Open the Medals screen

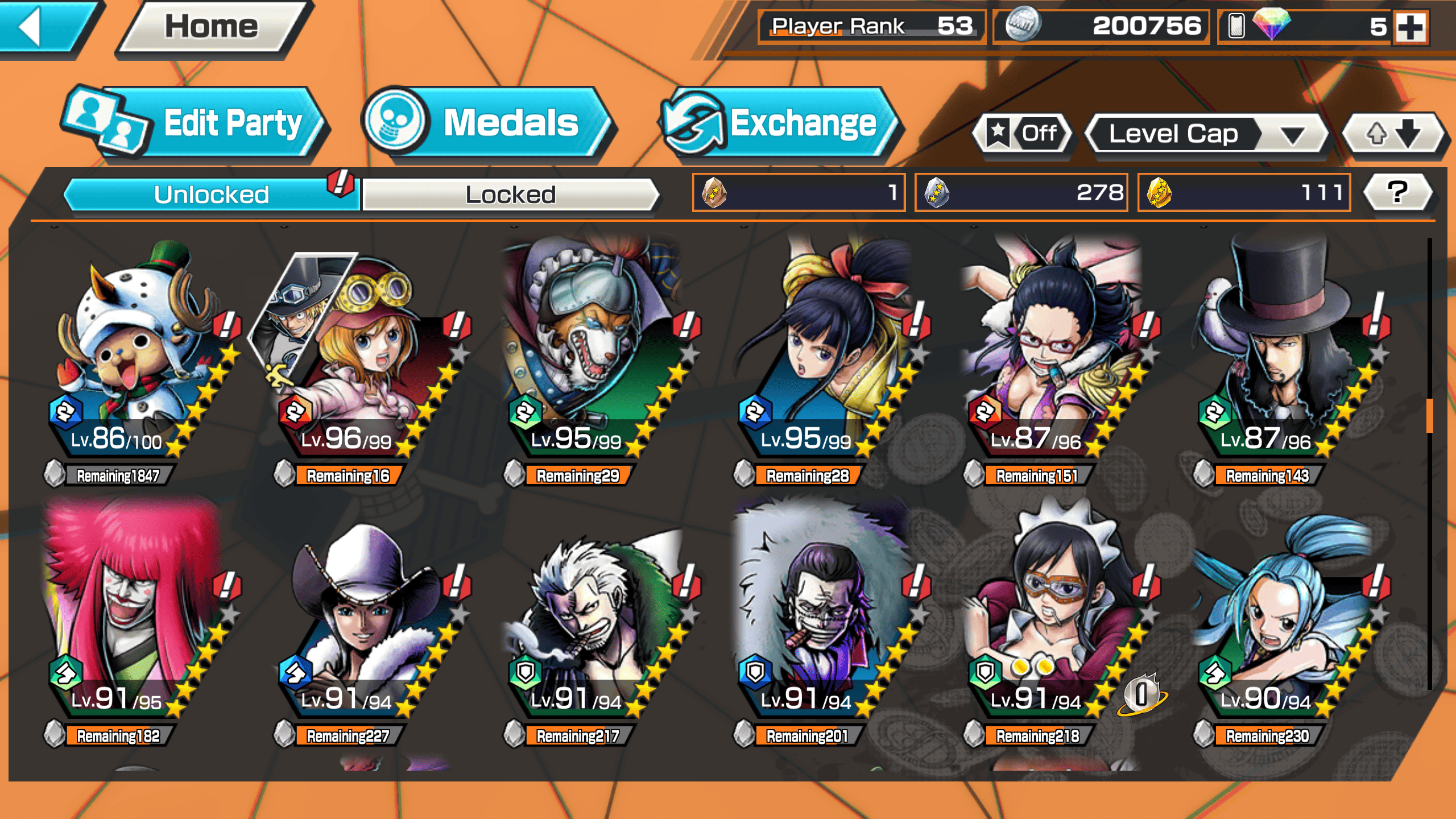tap(489, 122)
